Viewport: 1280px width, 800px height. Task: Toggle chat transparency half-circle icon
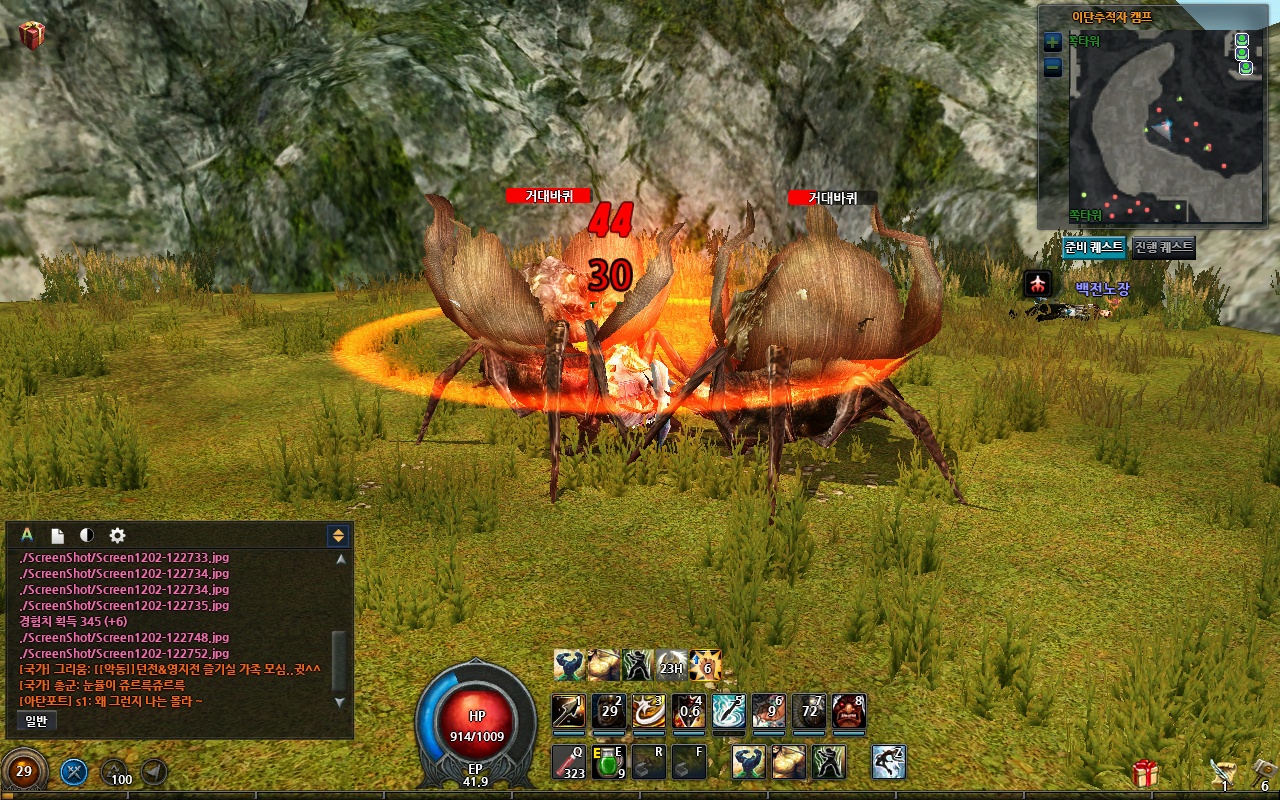[x=87, y=536]
